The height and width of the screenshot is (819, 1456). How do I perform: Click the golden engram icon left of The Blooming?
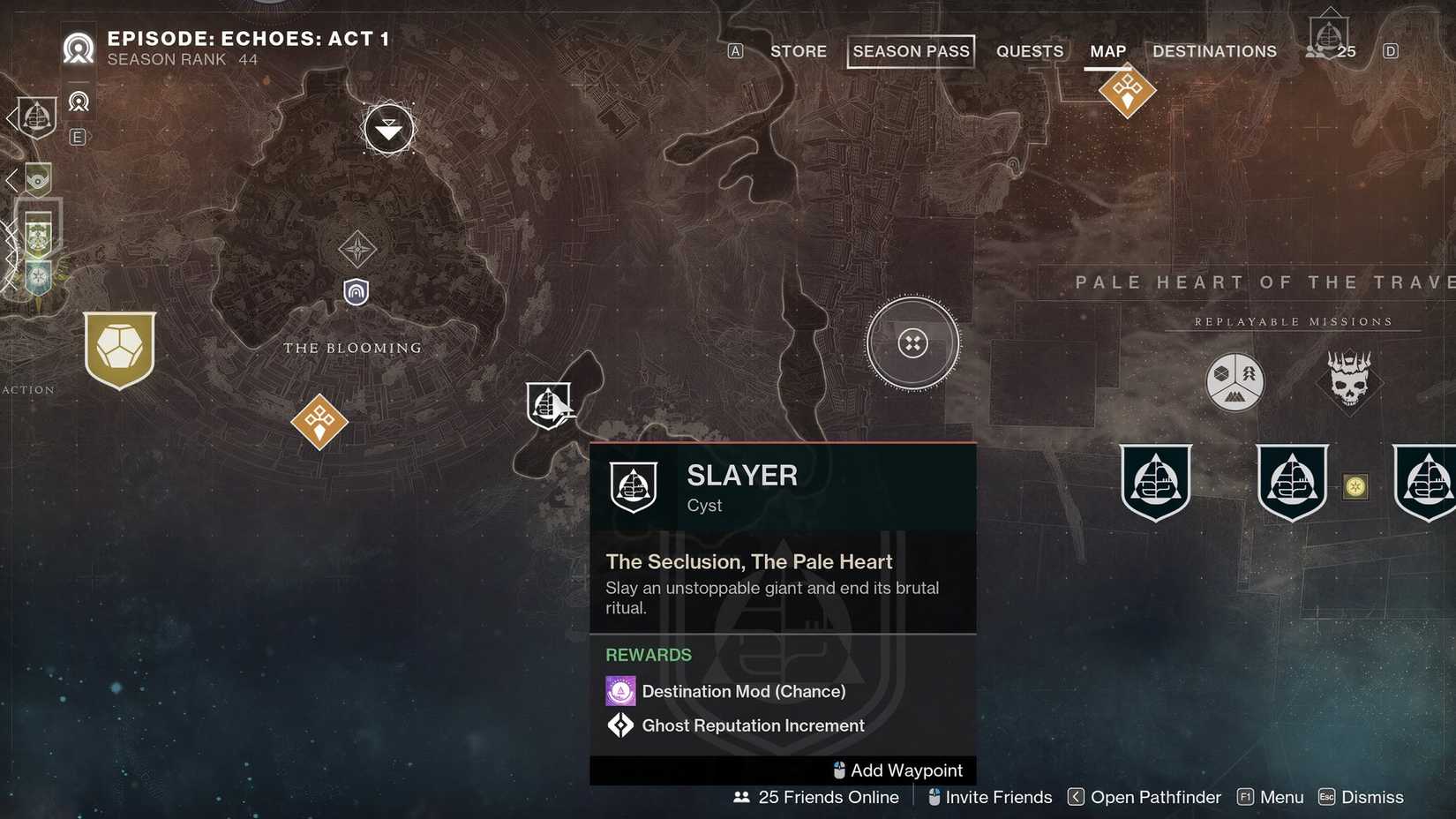(x=119, y=350)
